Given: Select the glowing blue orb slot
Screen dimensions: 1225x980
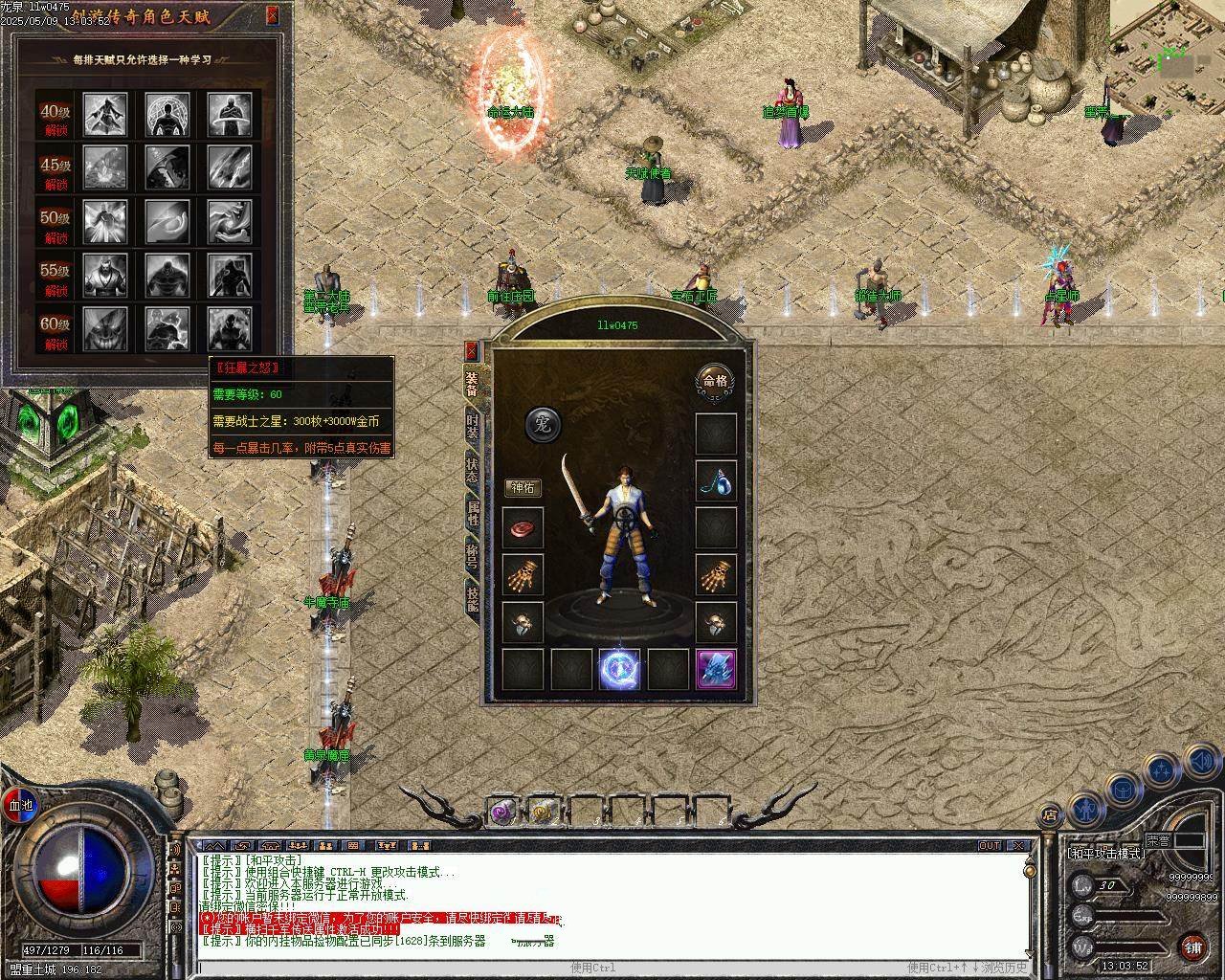Looking at the screenshot, I should coord(619,669).
